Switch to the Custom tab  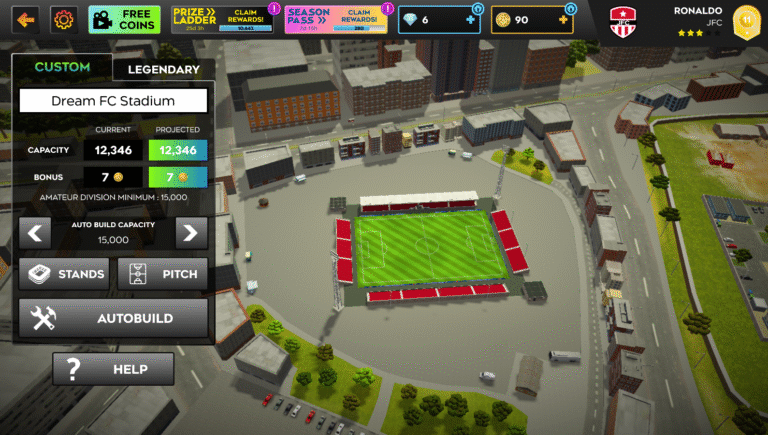point(62,68)
